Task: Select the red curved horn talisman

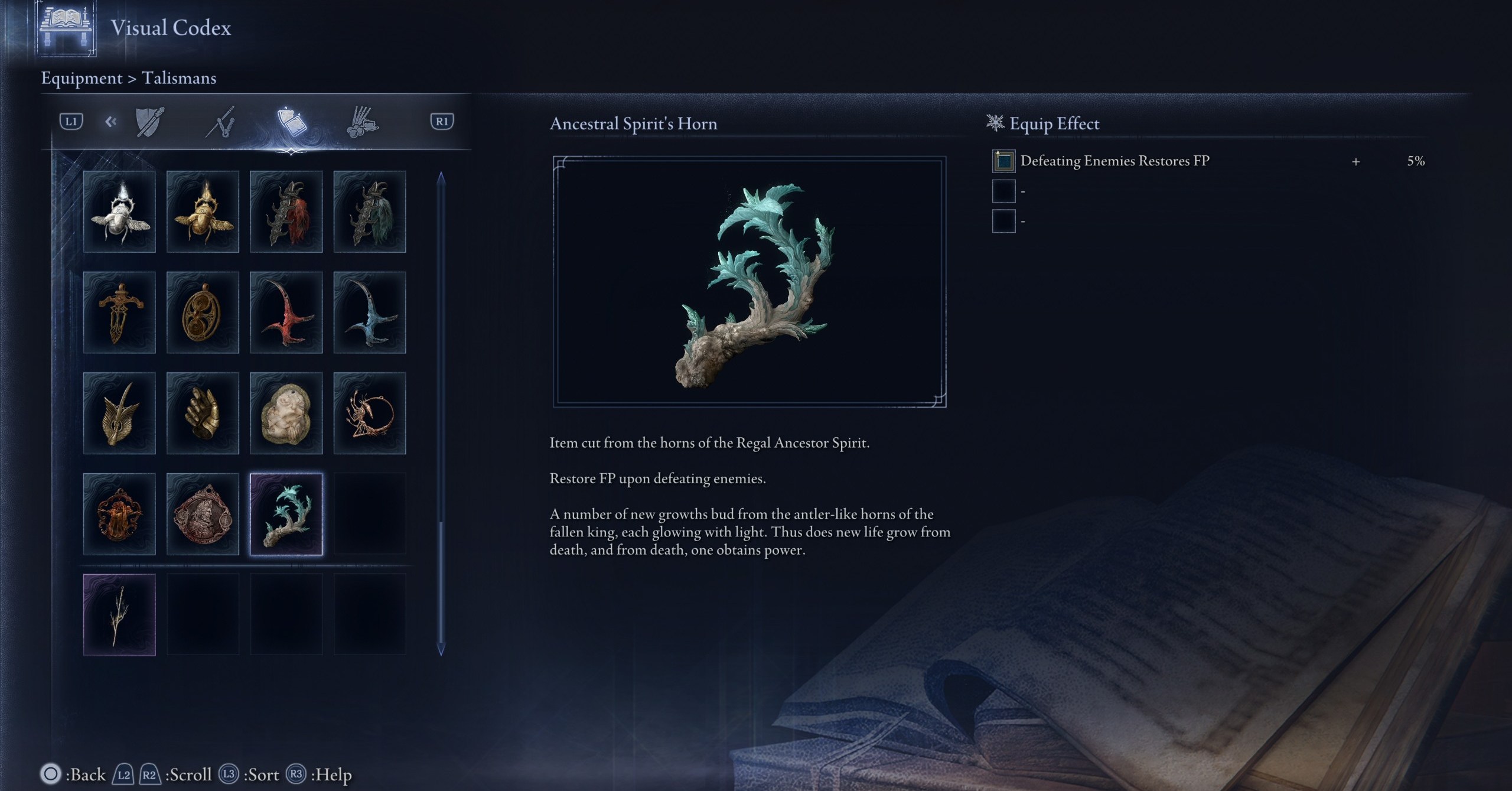Action: (286, 313)
